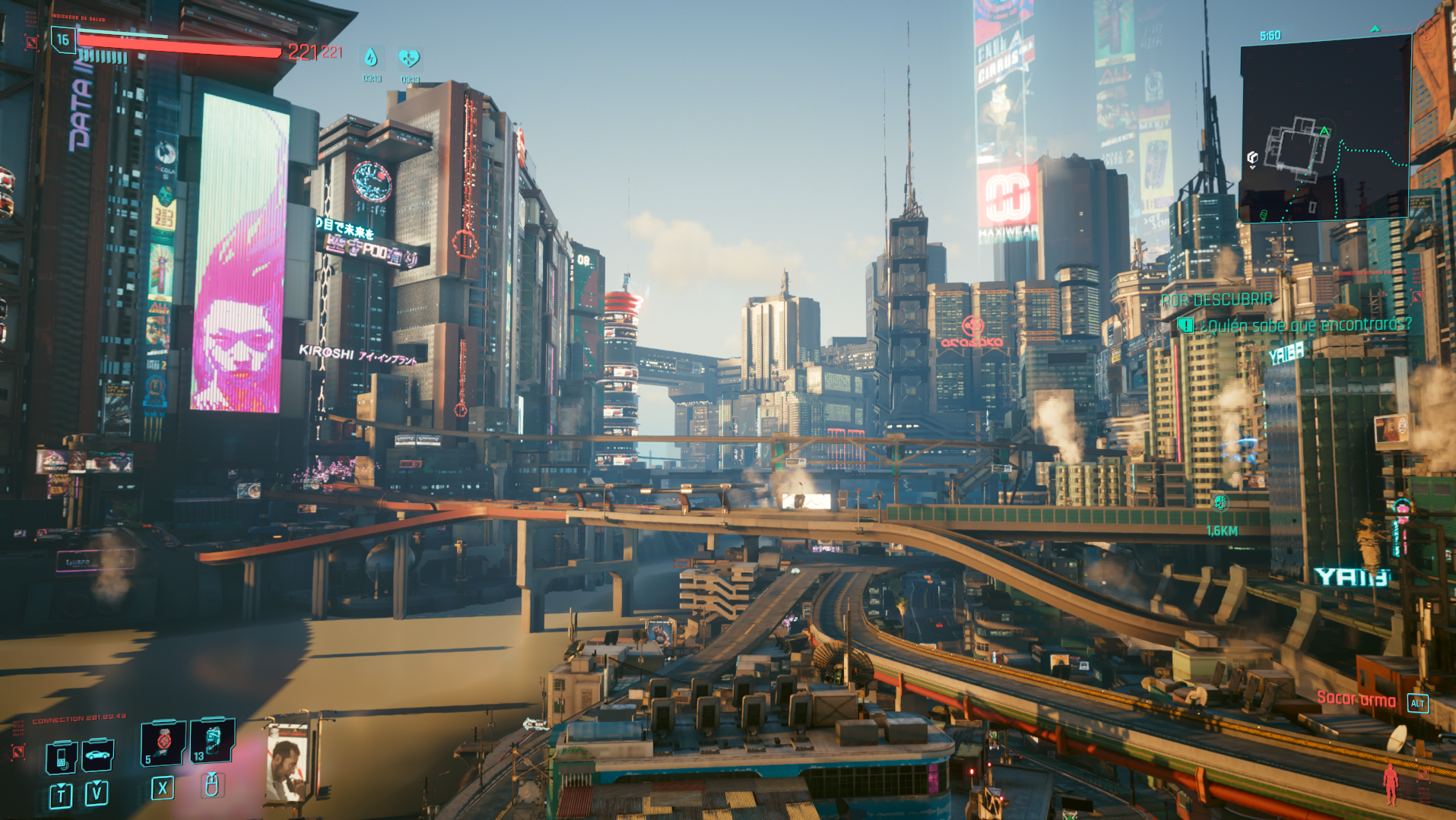
Task: Click the water drop status effect icon
Action: (371, 58)
